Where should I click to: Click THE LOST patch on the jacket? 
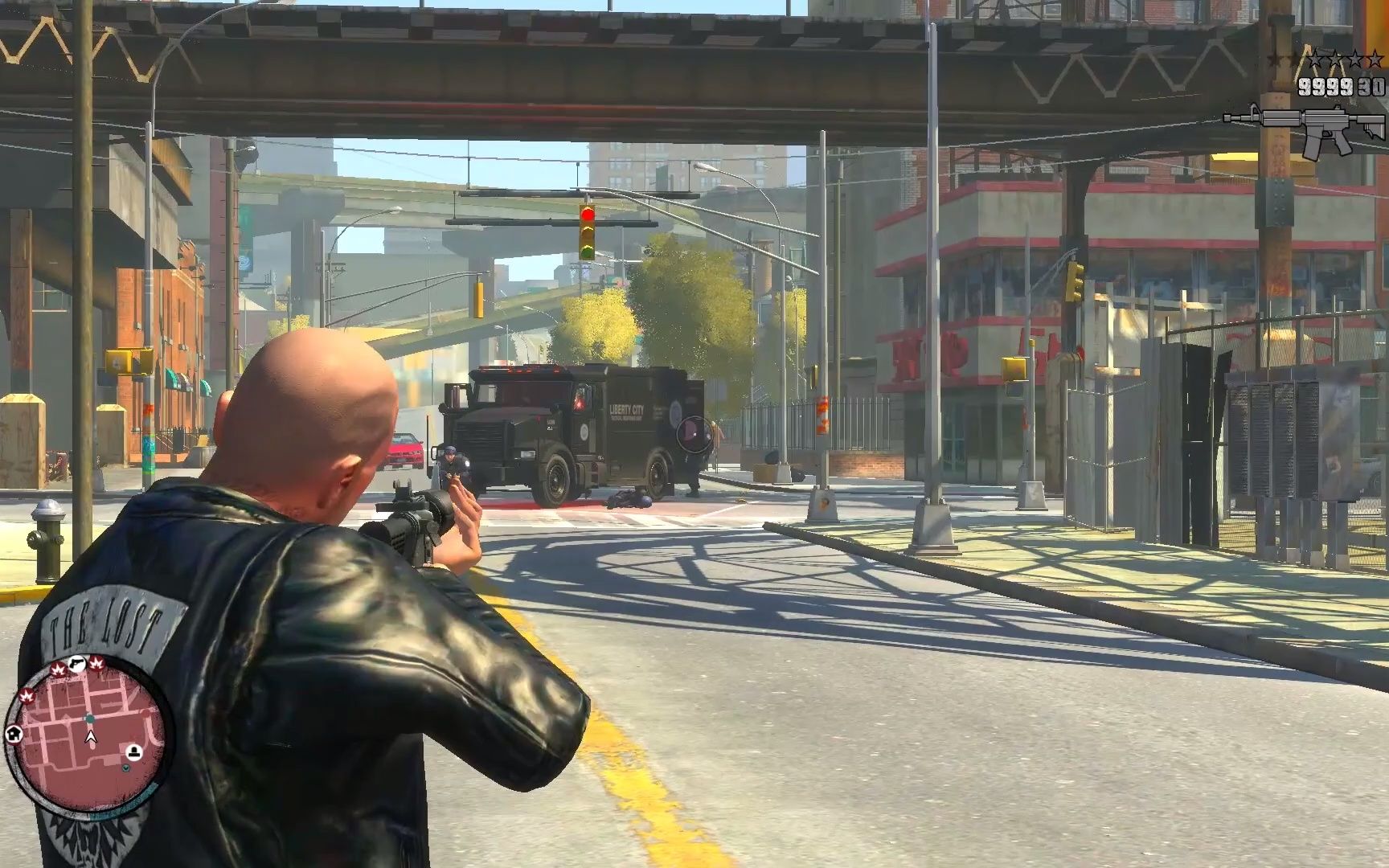pos(104,623)
